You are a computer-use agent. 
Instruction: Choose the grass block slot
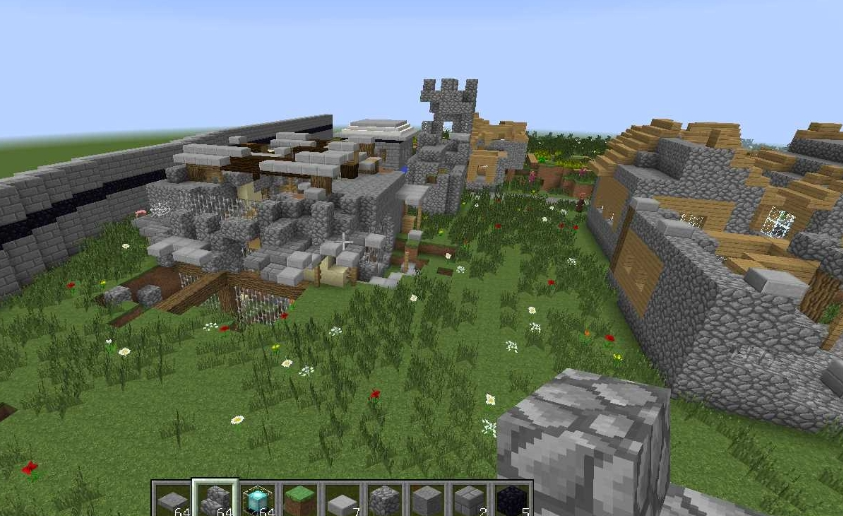[x=299, y=499]
